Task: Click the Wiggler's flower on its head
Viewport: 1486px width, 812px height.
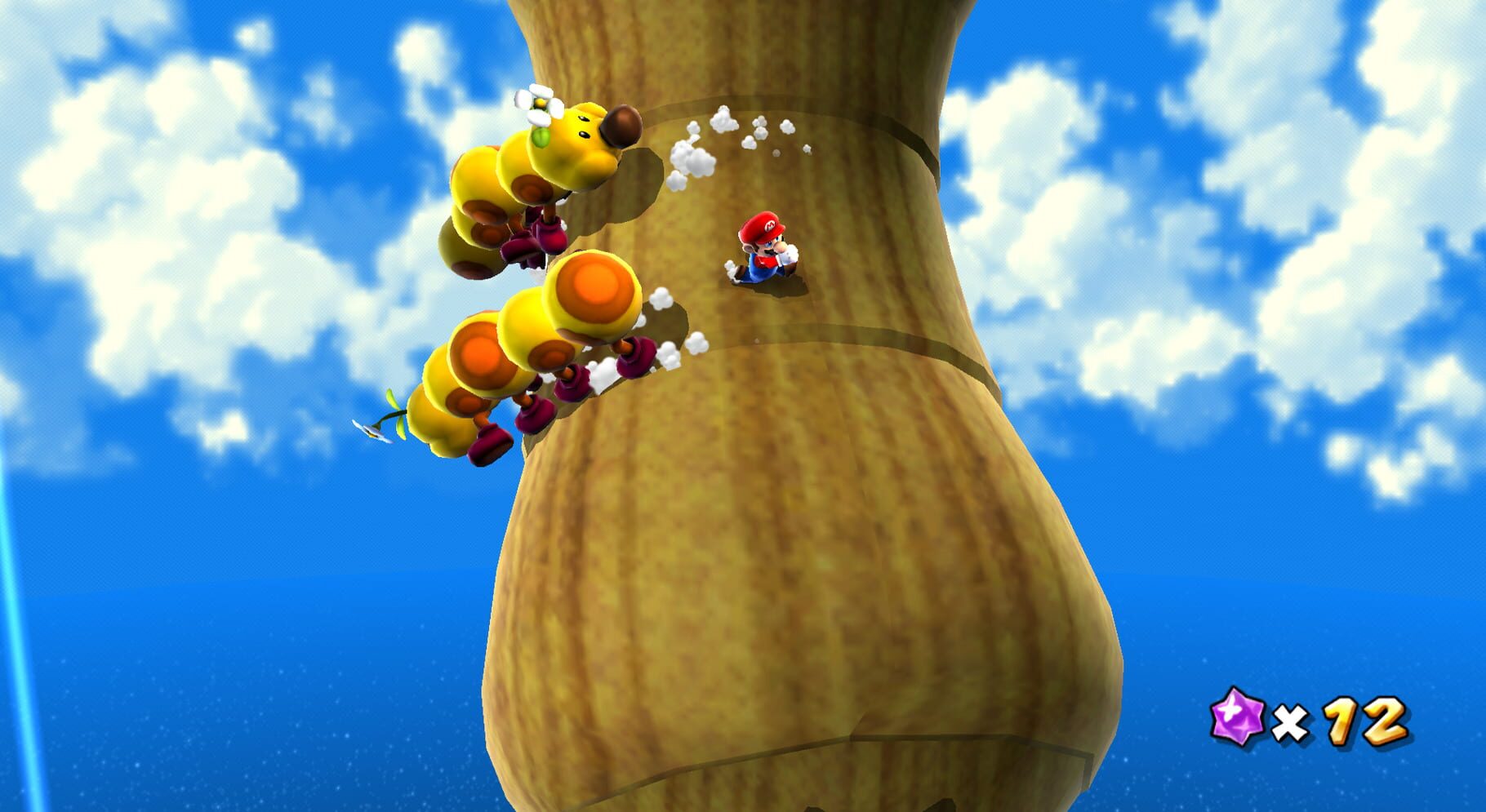Action: [x=541, y=104]
